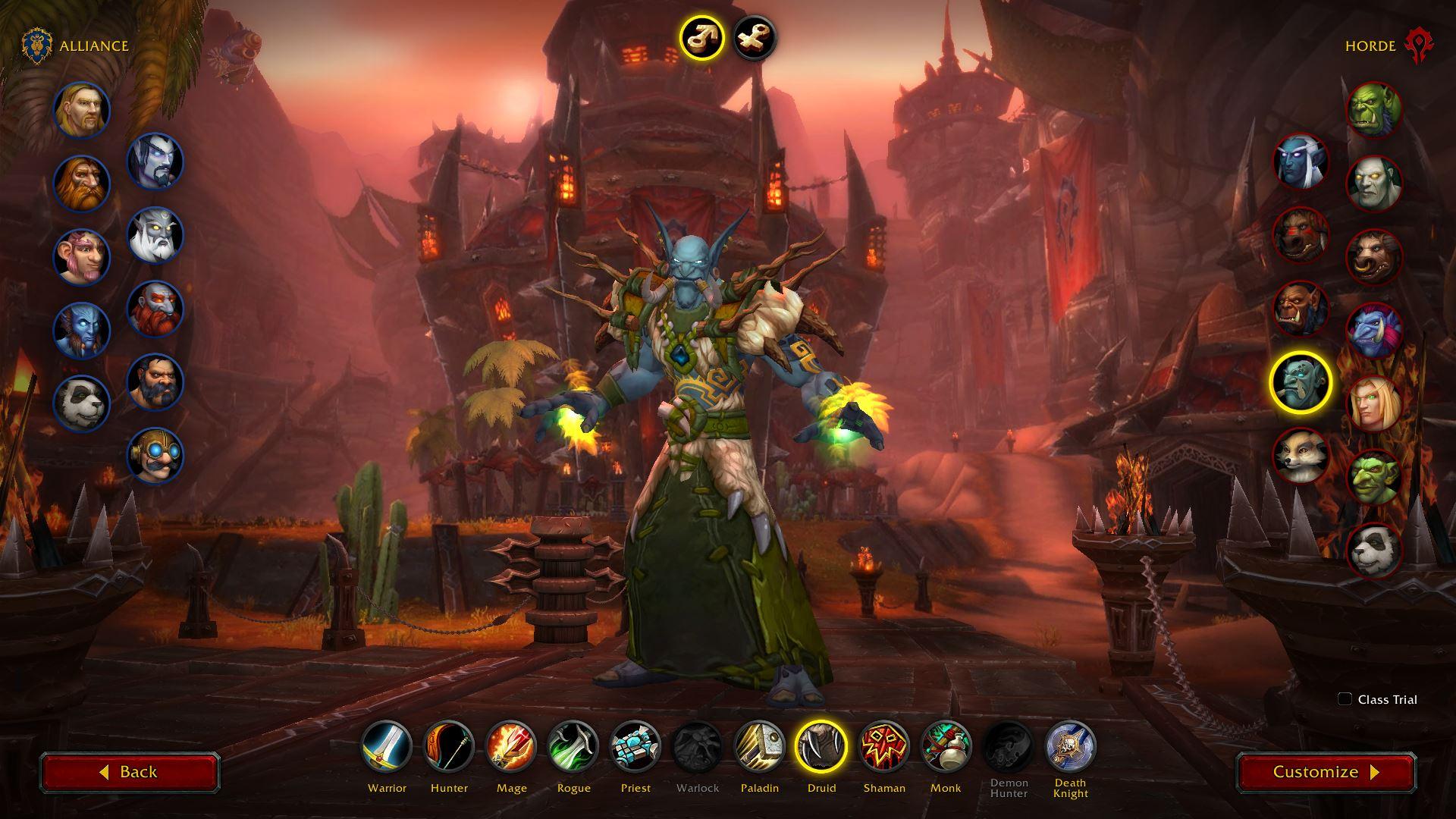This screenshot has width=1456, height=819.
Task: Switch to the female gender icon
Action: point(755,37)
